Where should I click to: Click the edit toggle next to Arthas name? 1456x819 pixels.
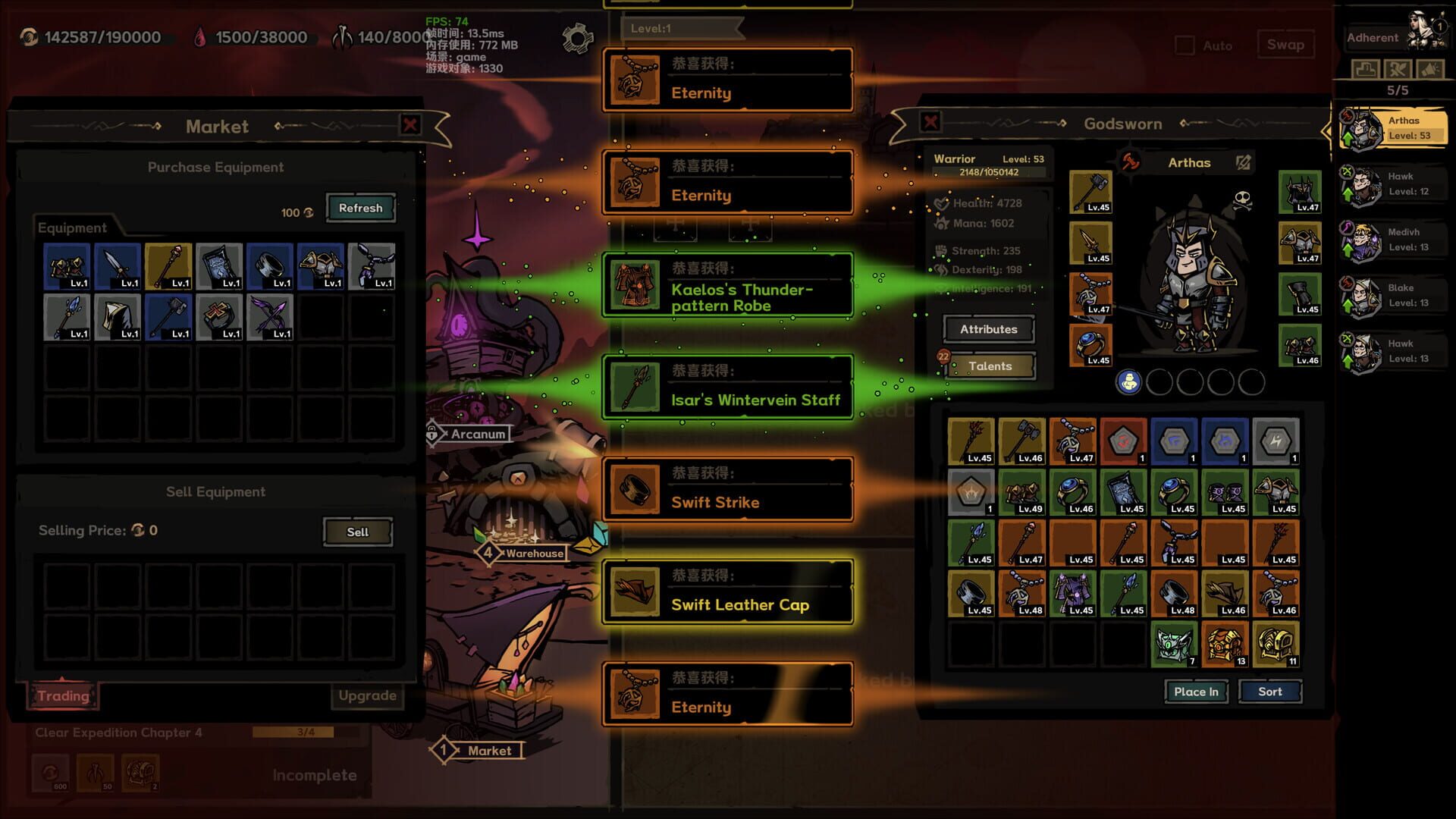[x=1241, y=162]
